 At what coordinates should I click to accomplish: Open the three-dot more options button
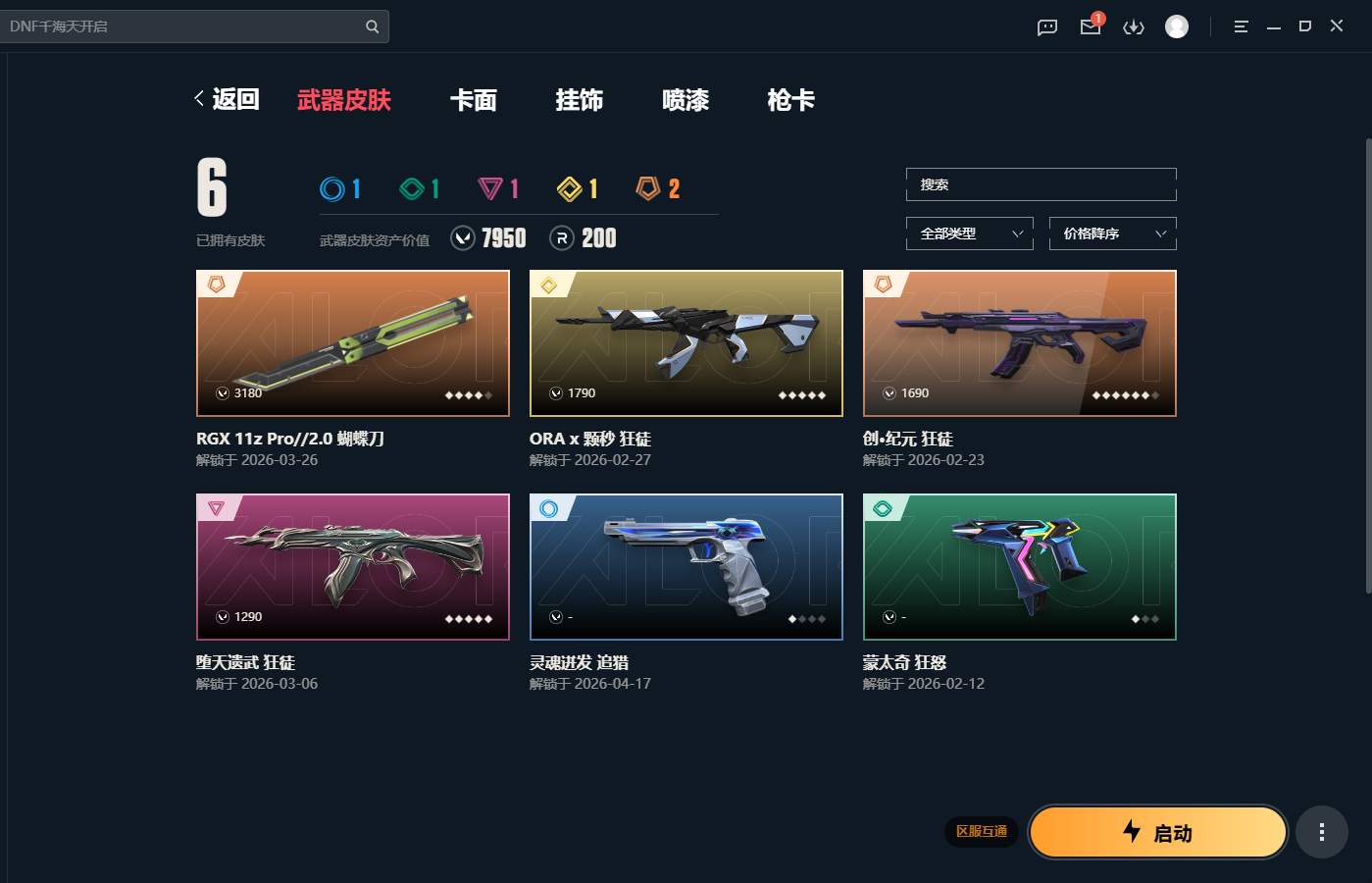point(1321,832)
